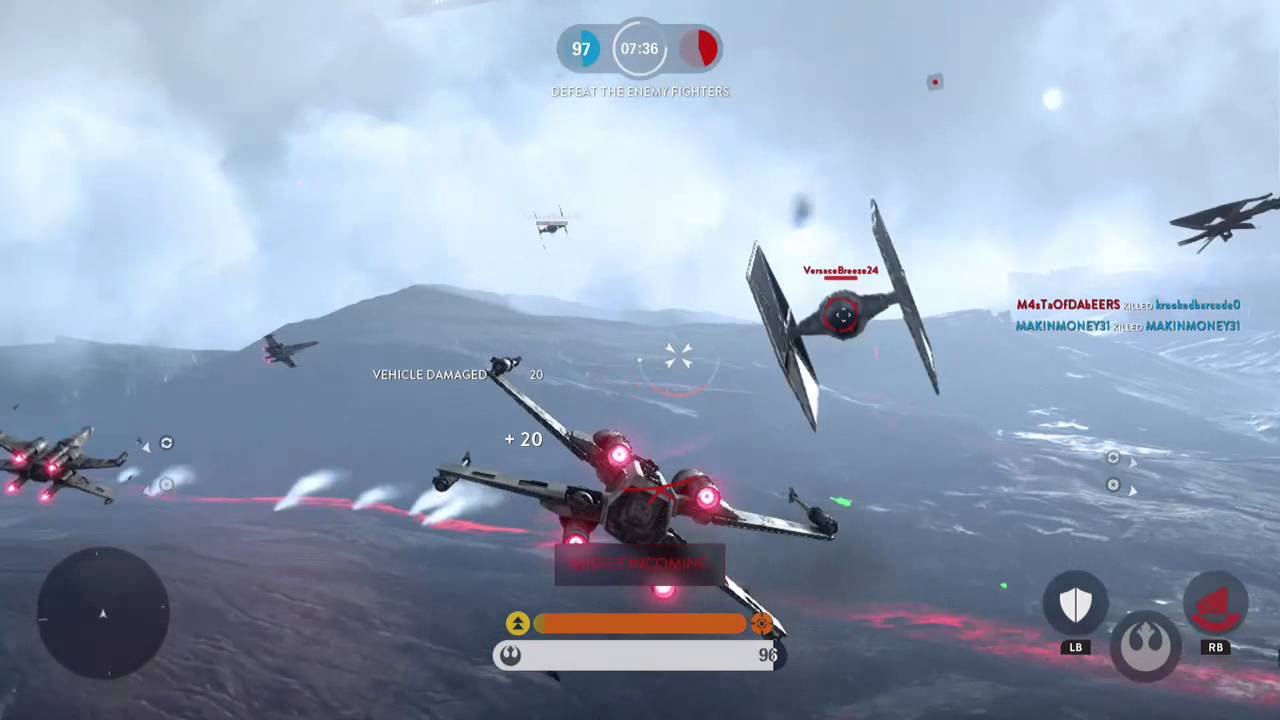Activate the white shield ability icon
This screenshot has width=1280, height=720.
pyautogui.click(x=1075, y=604)
